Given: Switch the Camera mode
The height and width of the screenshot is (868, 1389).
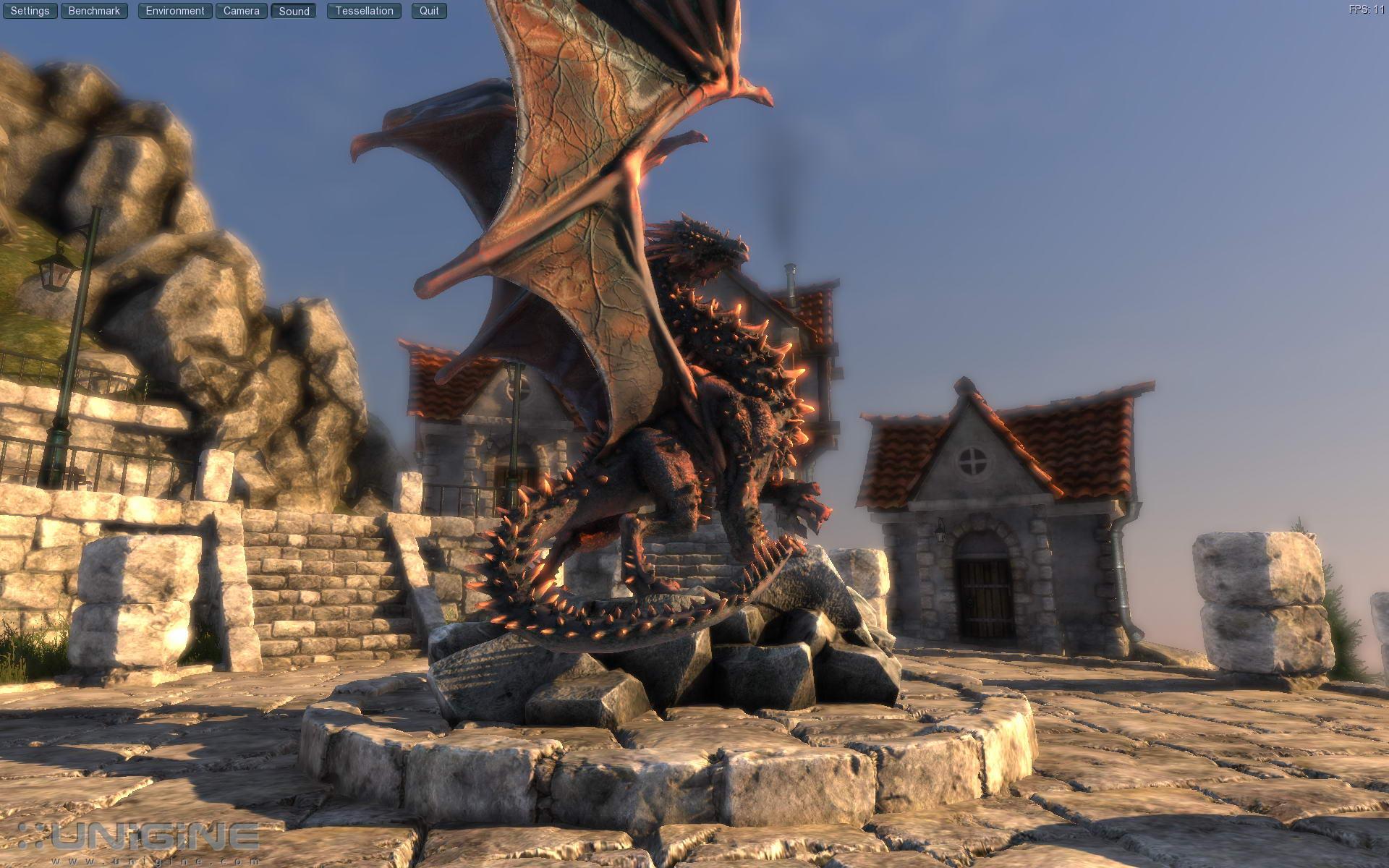Looking at the screenshot, I should (x=241, y=11).
